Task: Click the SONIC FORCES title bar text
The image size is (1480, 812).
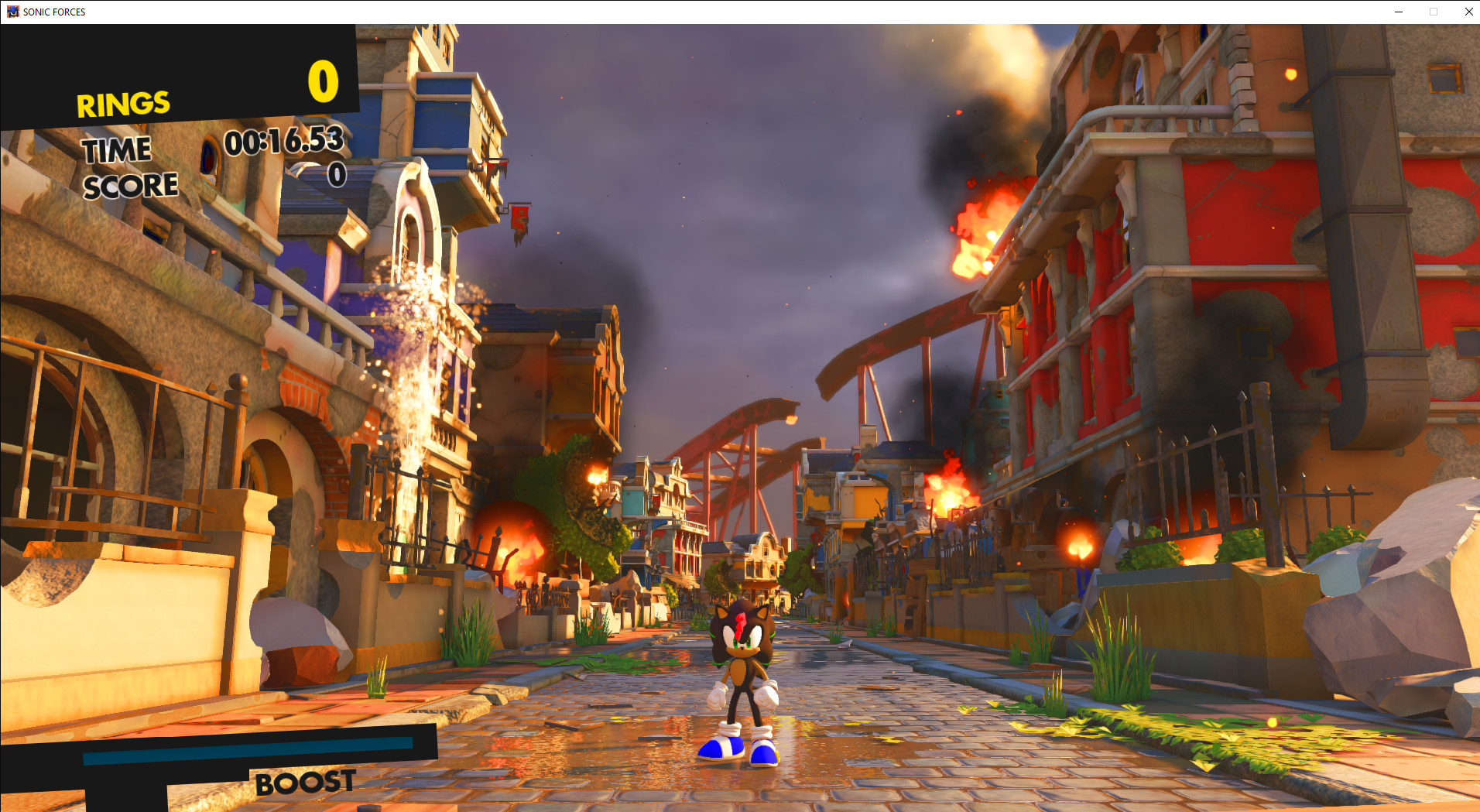Action: click(54, 12)
